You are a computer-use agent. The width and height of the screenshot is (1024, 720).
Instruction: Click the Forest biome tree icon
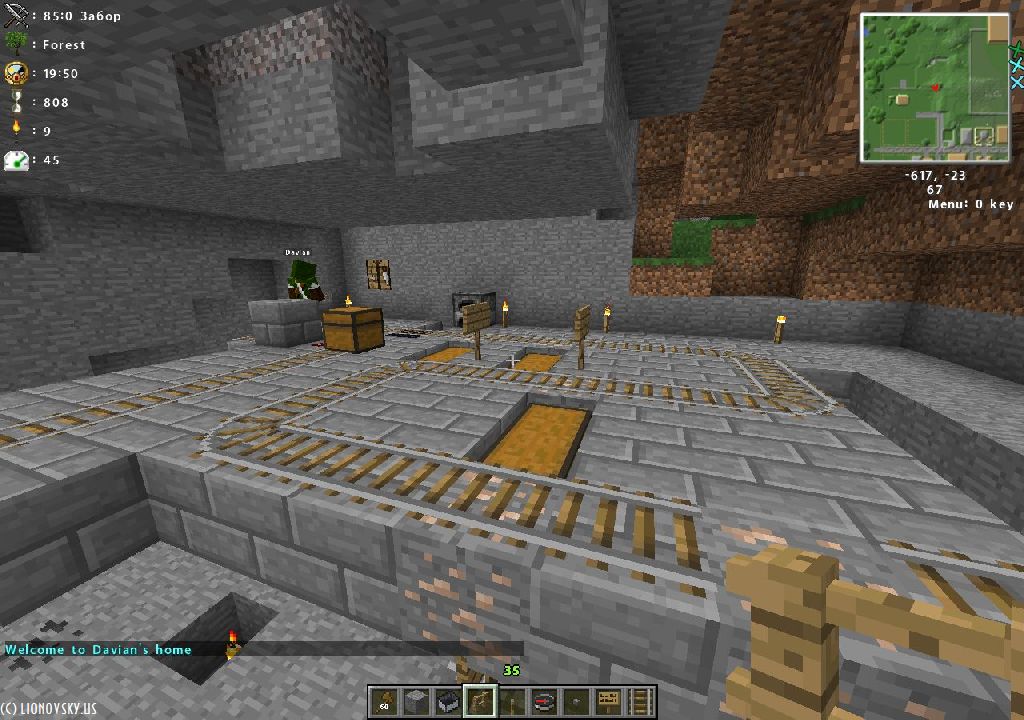point(17,44)
